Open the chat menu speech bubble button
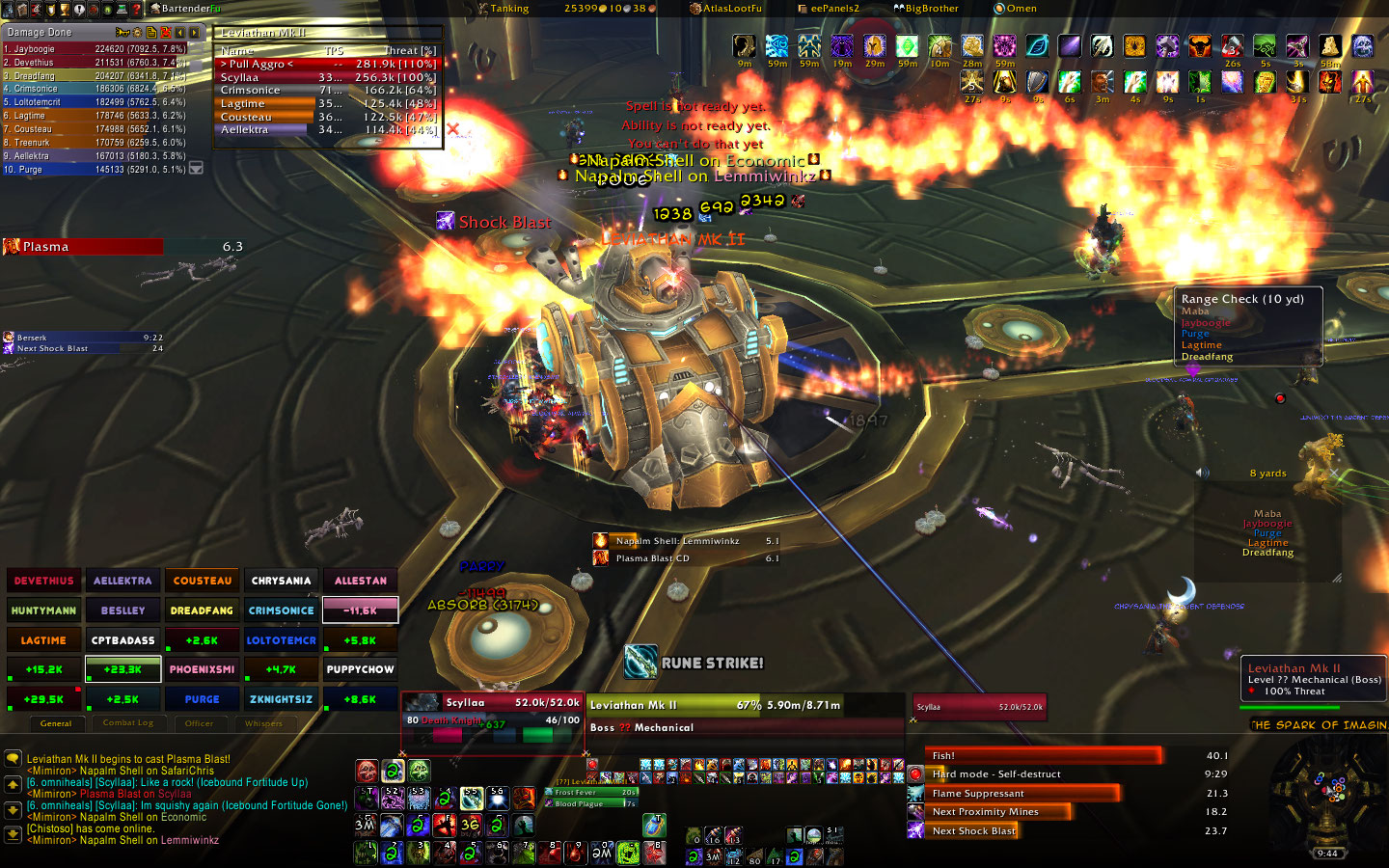The image size is (1389, 868). (13, 760)
